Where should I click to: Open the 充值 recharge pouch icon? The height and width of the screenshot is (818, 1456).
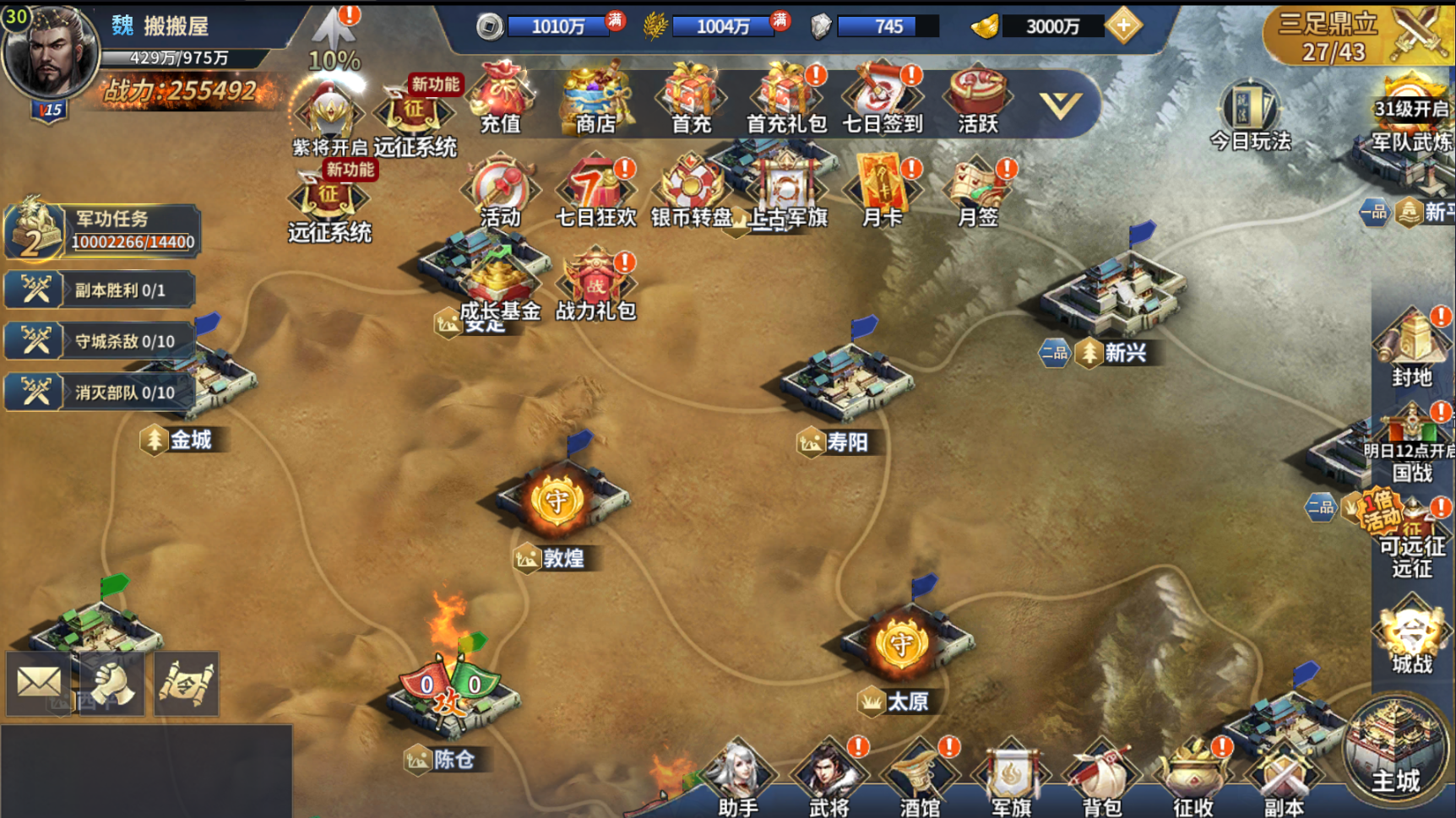501,97
